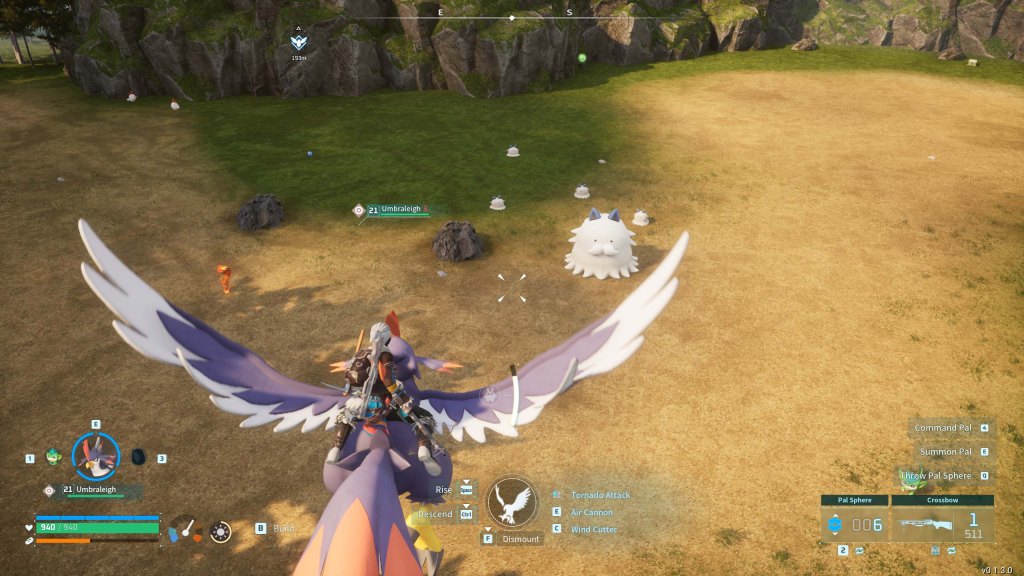Viewport: 1024px width, 576px height.
Task: Select the Pal Sphere slot
Action: coord(854,524)
